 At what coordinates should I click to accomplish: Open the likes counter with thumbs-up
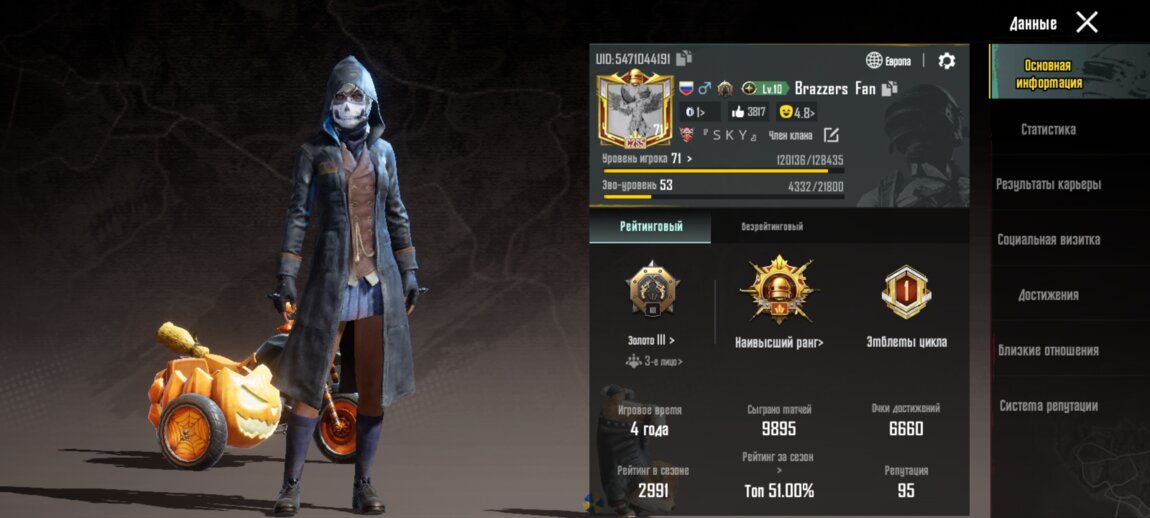[x=749, y=112]
